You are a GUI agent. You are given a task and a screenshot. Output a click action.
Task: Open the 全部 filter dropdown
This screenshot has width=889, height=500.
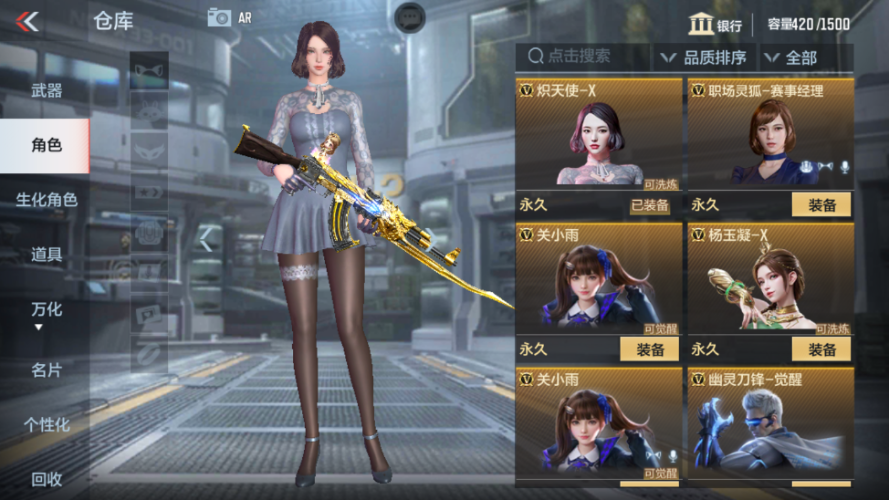pyautogui.click(x=790, y=58)
